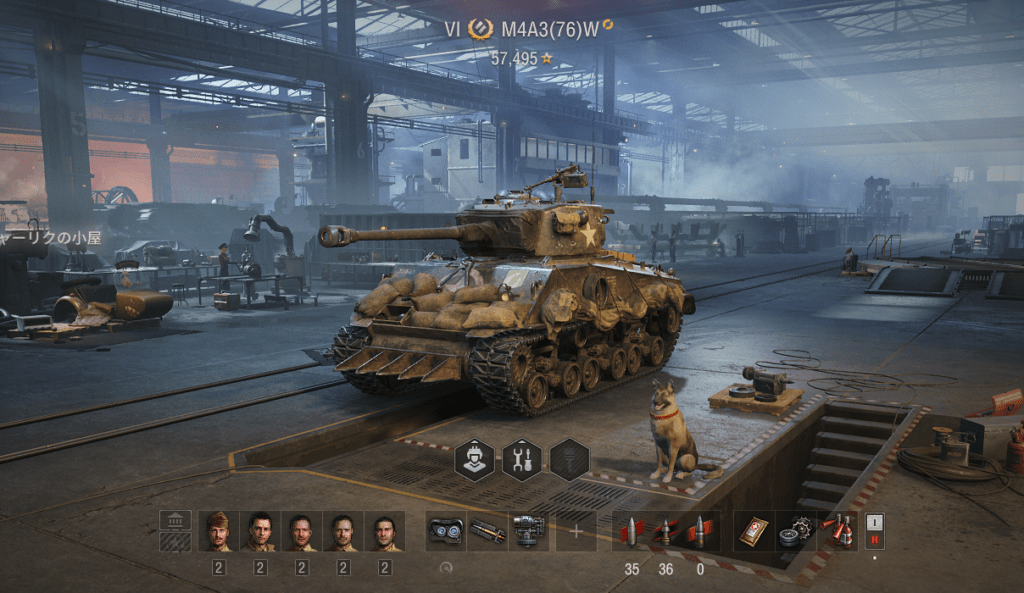Image resolution: width=1024 pixels, height=593 pixels.
Task: Toggle the I/II loadout switch
Action: click(x=875, y=531)
